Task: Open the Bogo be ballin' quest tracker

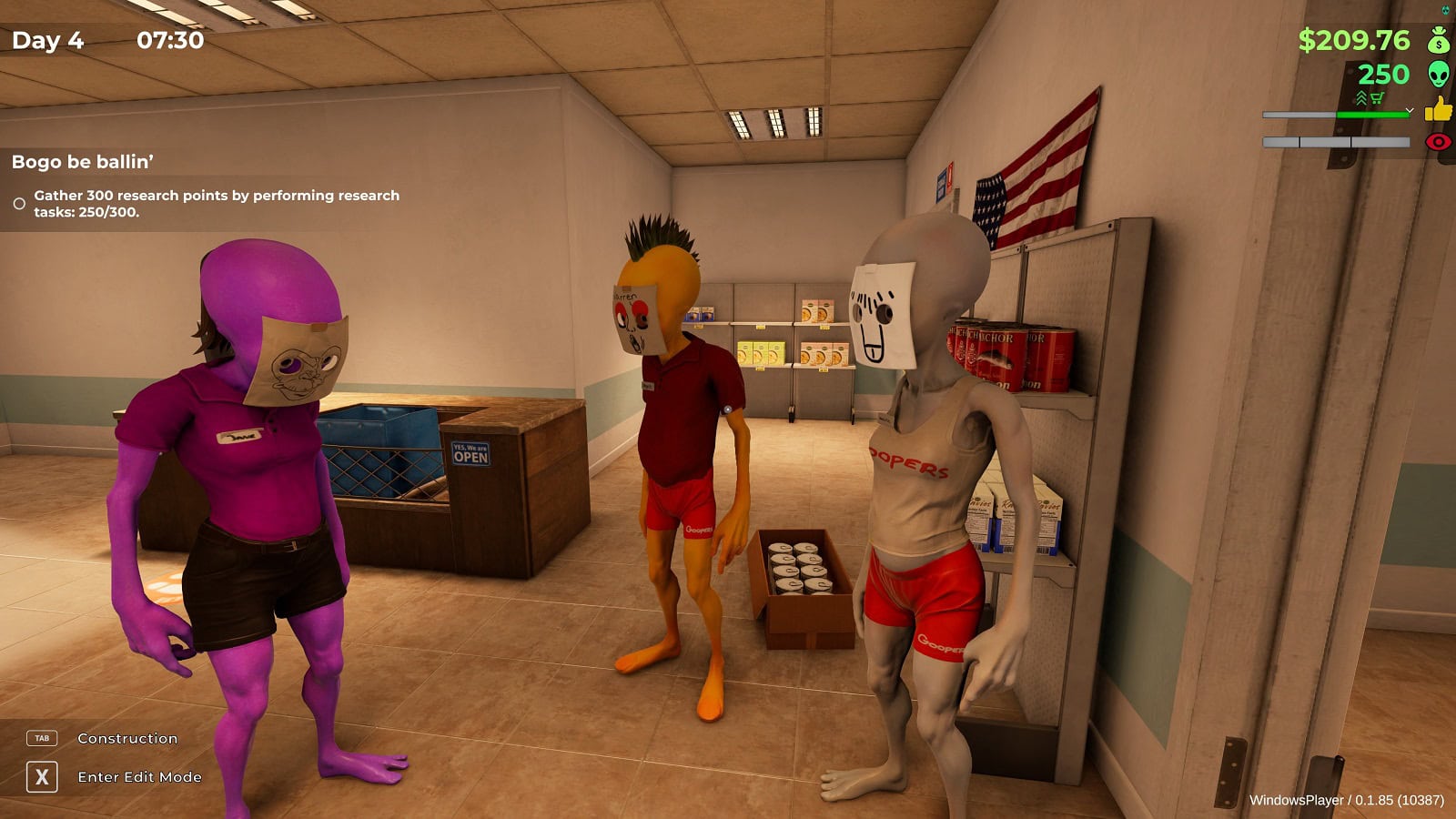Action: [83, 162]
